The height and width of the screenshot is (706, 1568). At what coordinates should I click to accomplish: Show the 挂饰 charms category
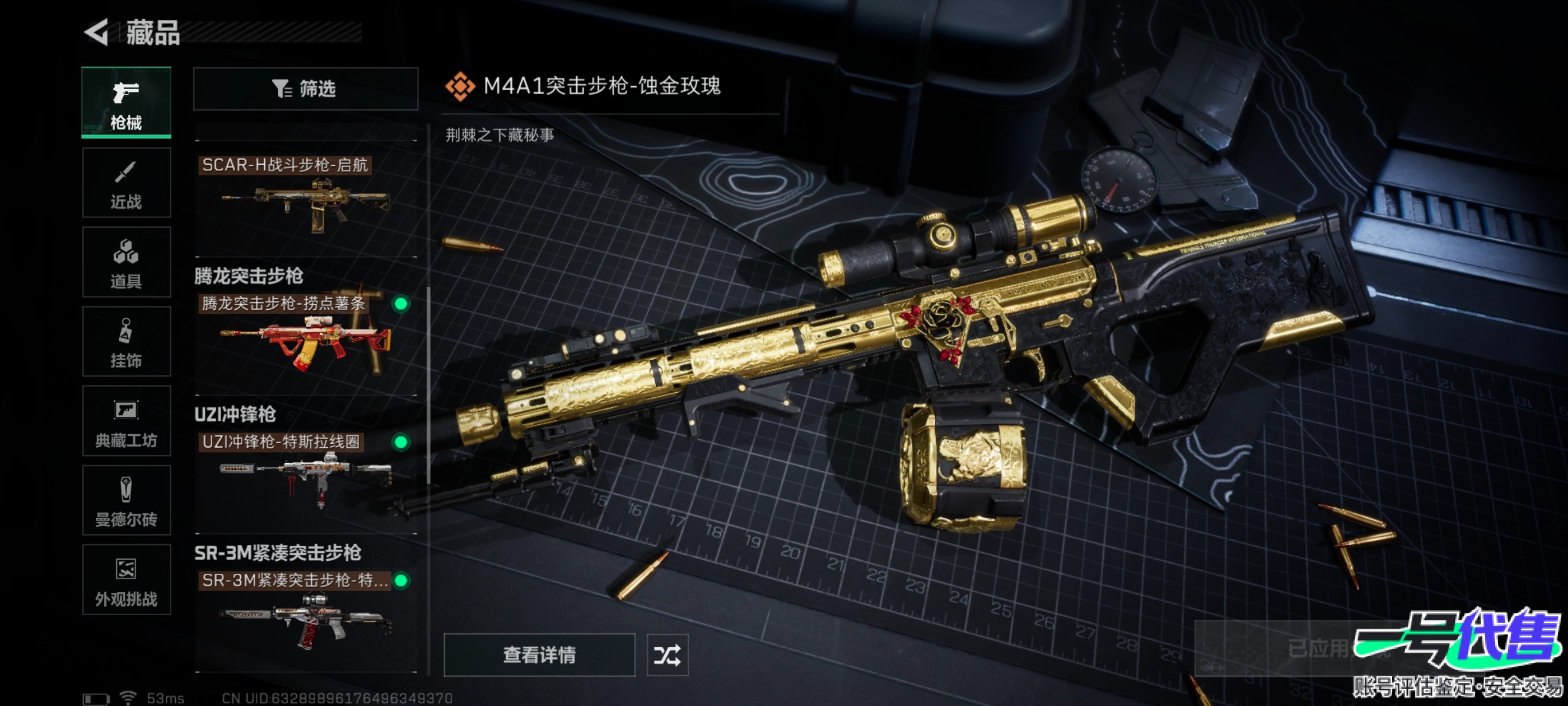126,342
